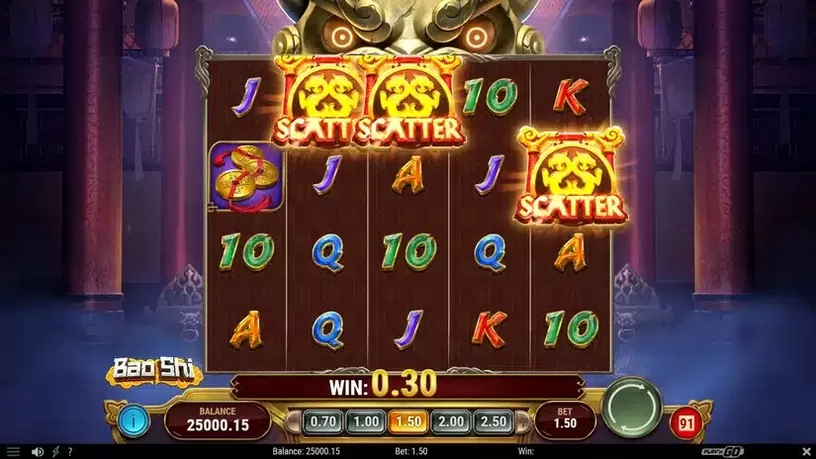Toggle the lightning bolt fast play option
Screen dimensions: 816x459
click(x=55, y=452)
